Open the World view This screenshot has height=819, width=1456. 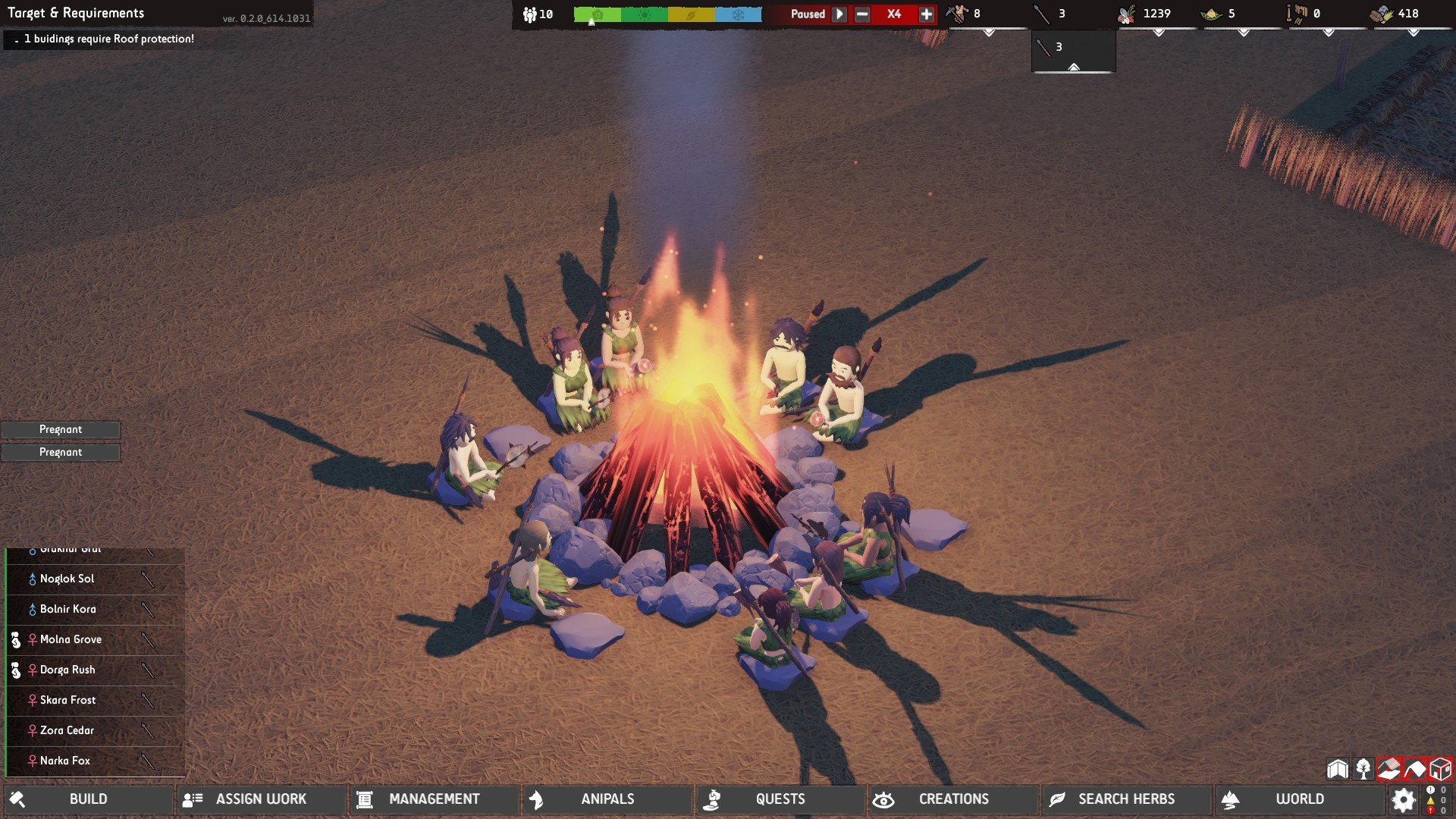1299,799
